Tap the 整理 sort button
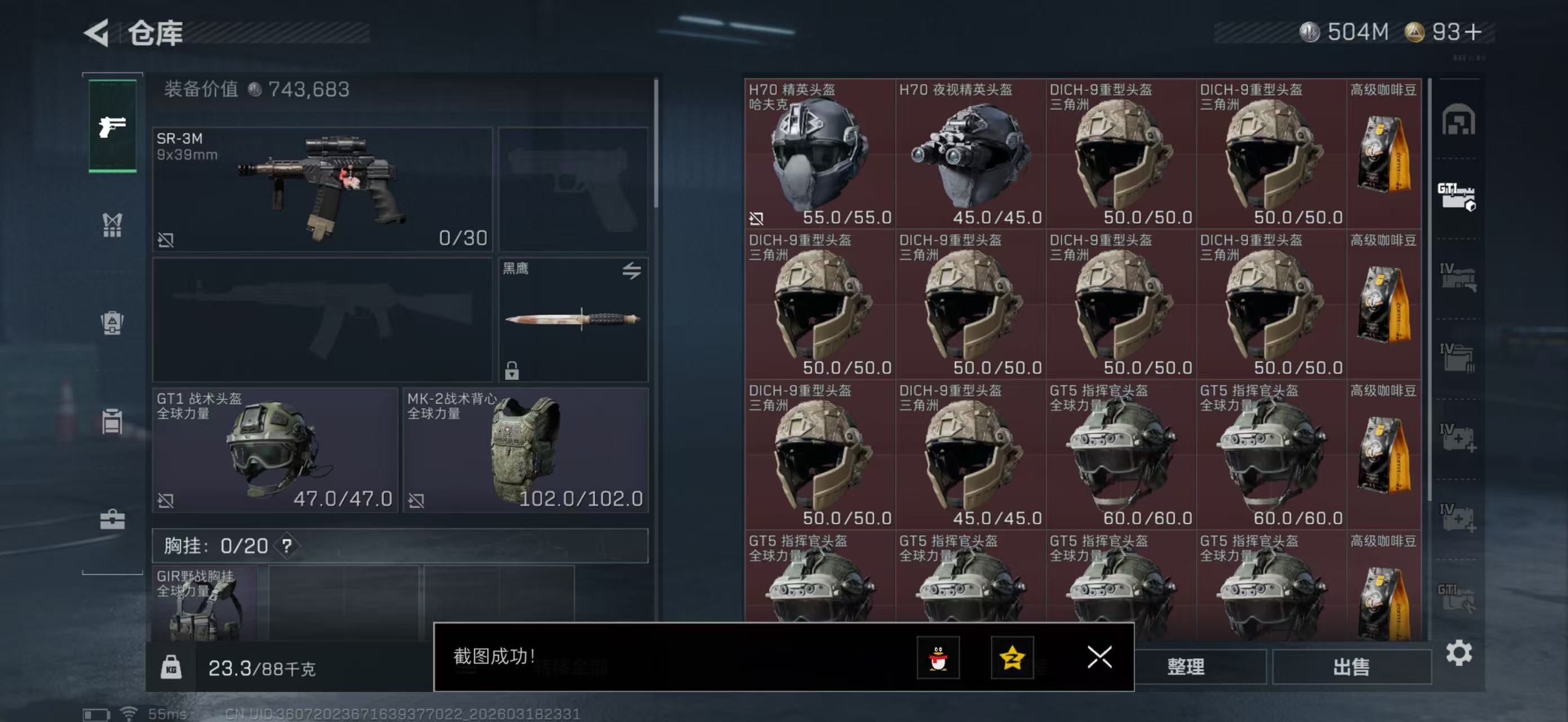Screen dimensions: 1568x722 [x=1185, y=667]
